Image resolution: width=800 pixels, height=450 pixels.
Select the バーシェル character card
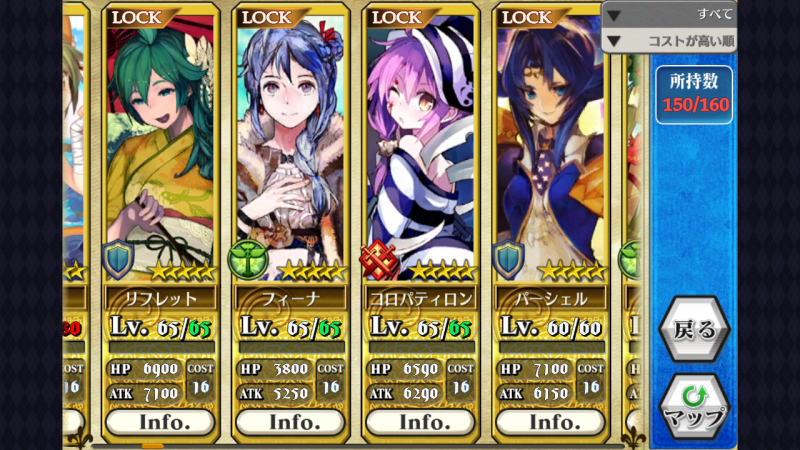coord(550,150)
